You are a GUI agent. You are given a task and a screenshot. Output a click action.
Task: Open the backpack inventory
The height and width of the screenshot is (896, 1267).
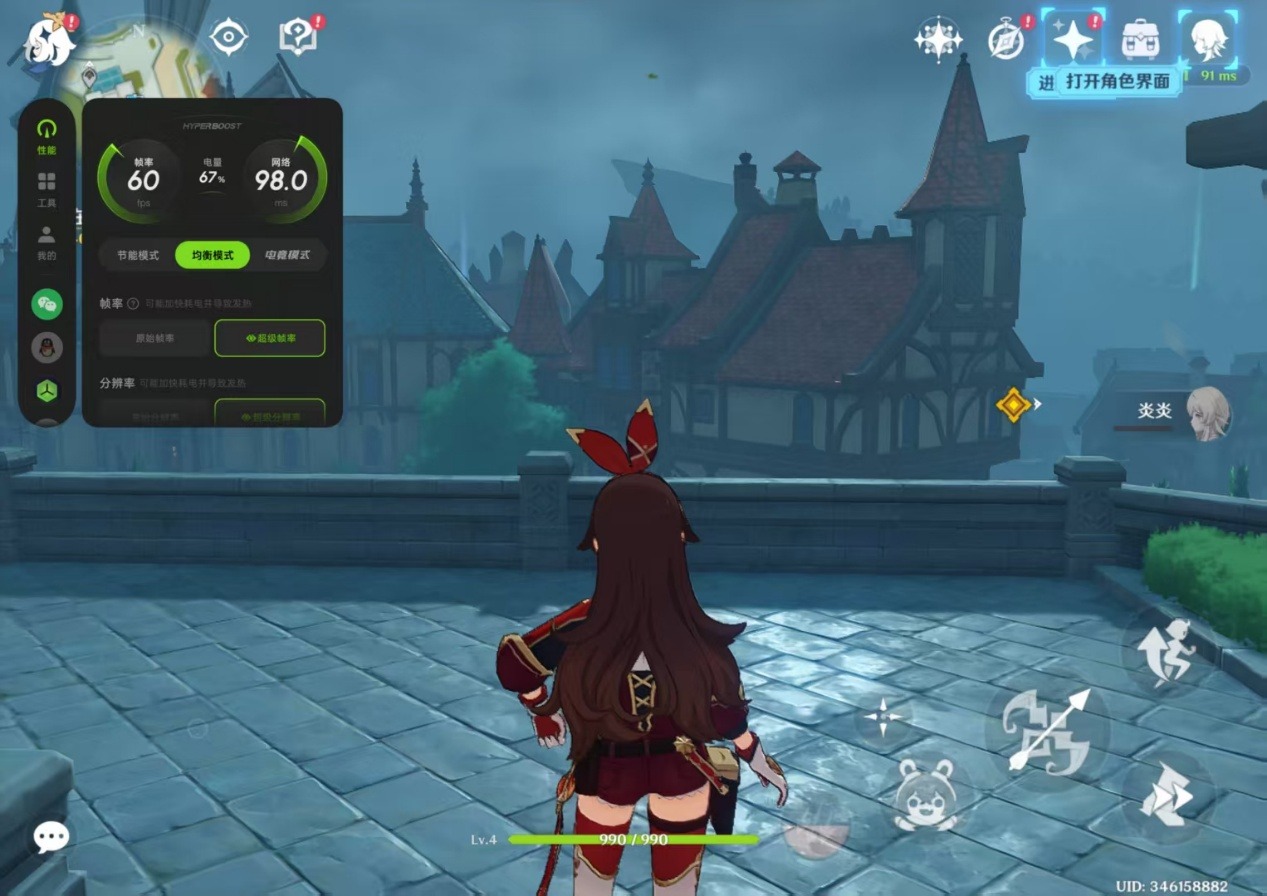pos(1140,39)
